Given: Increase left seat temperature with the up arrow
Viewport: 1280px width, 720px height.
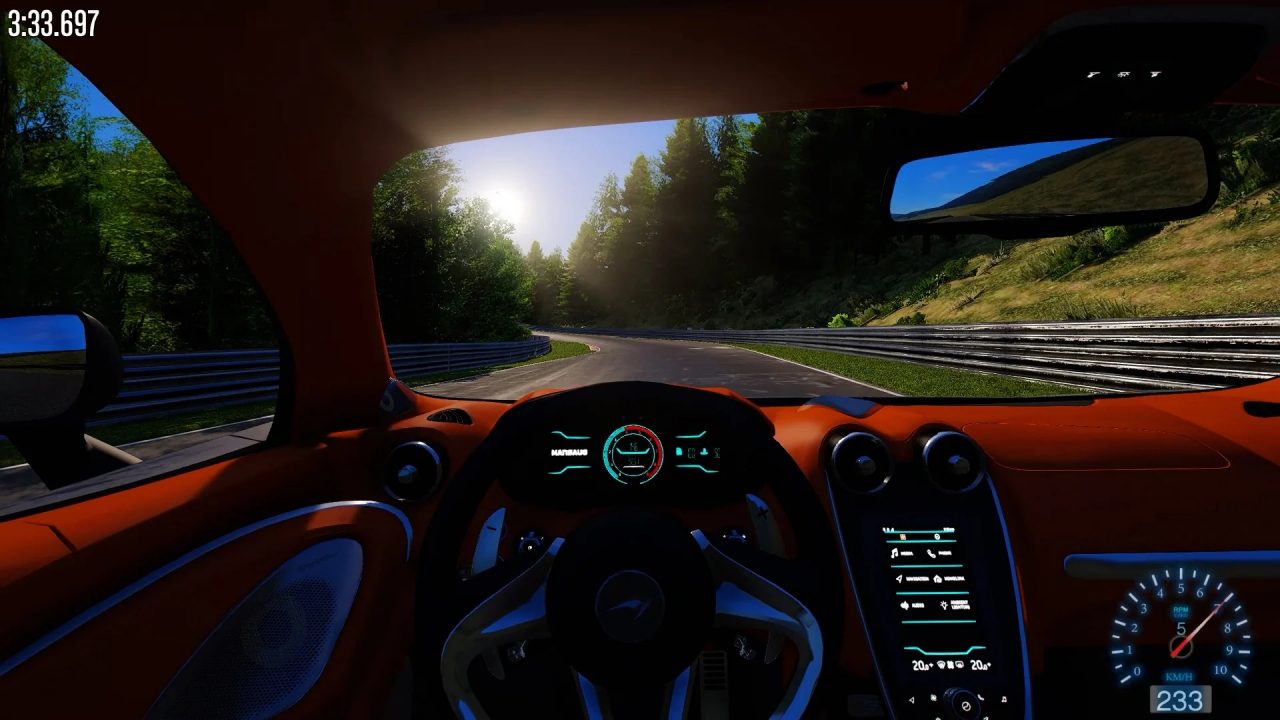Looking at the screenshot, I should point(931,664).
